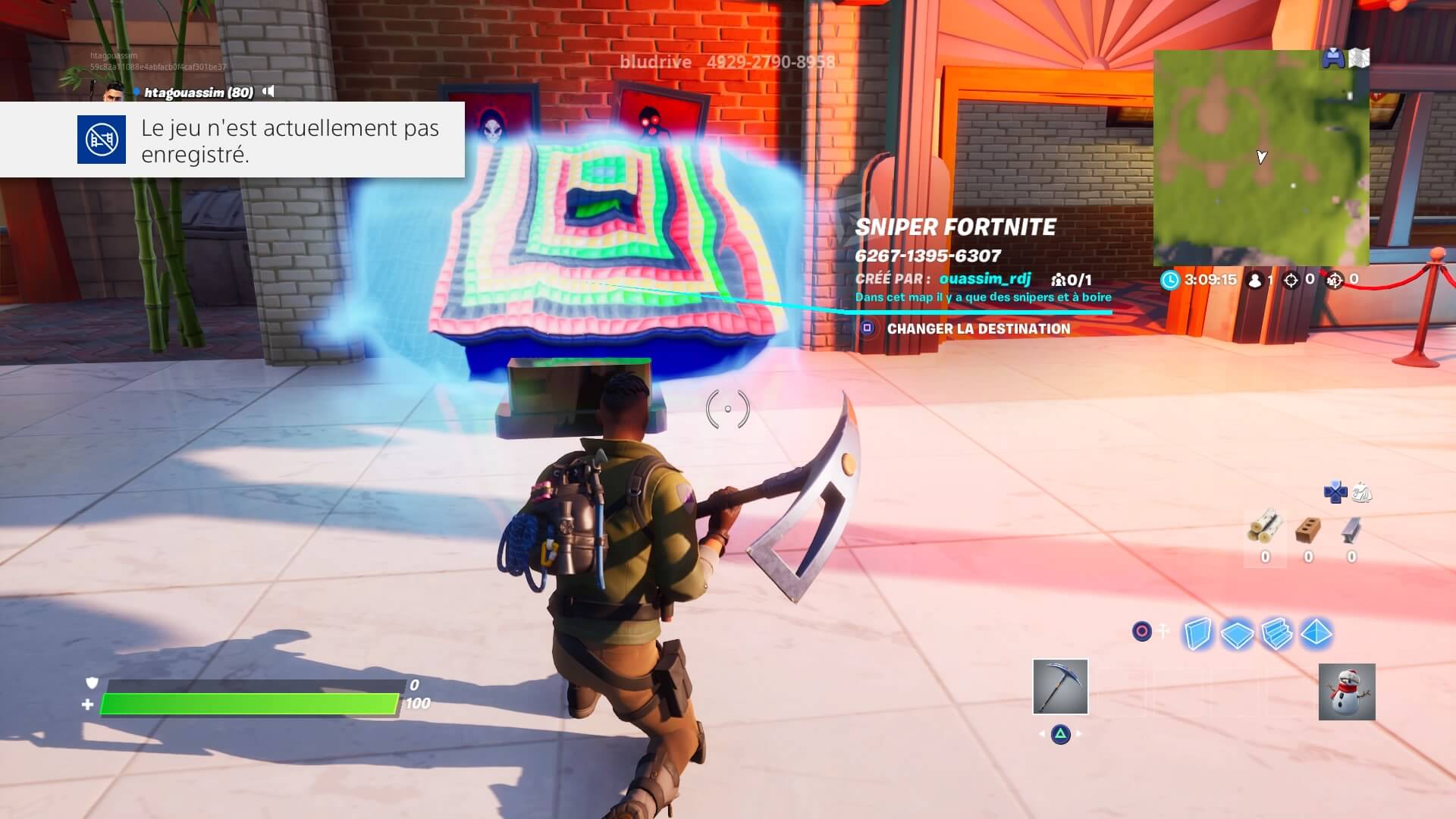The width and height of the screenshot is (1456, 819).
Task: Click the brick resource icon
Action: (1308, 529)
